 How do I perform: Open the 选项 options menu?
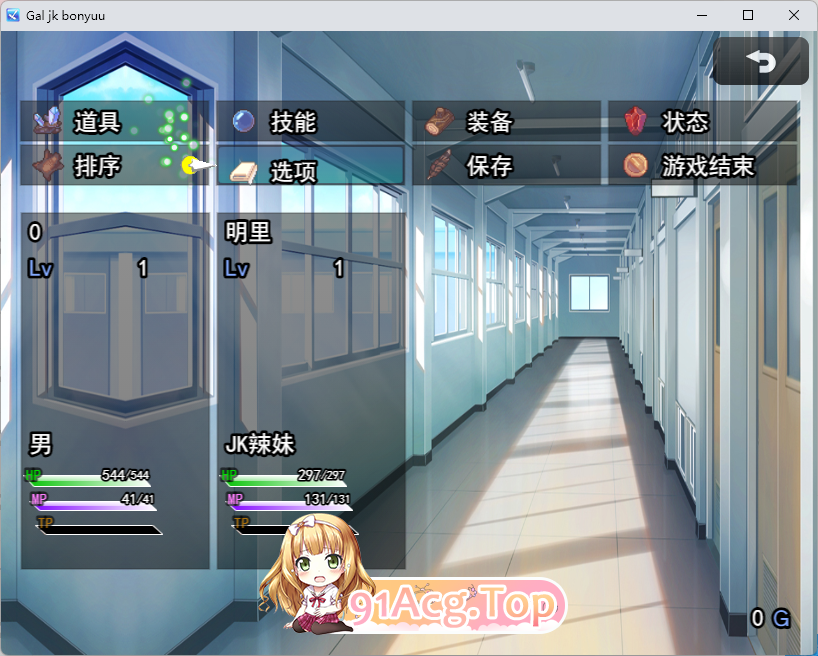pos(310,167)
